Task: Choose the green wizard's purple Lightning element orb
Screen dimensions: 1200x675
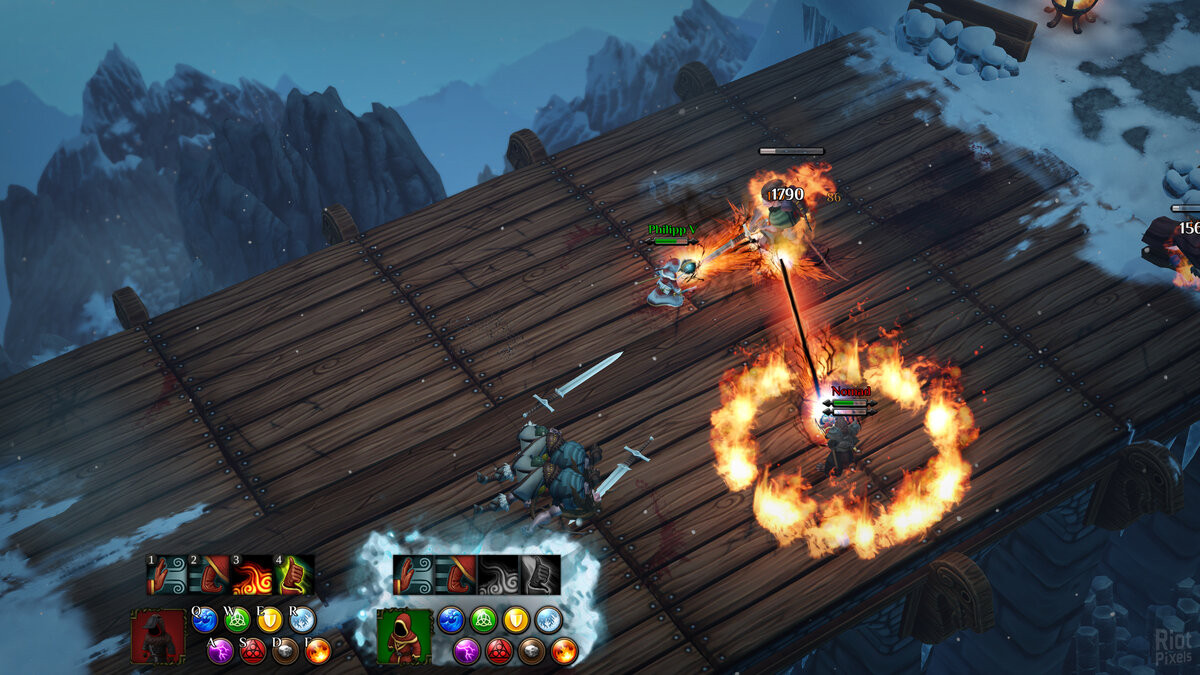Action: (467, 652)
